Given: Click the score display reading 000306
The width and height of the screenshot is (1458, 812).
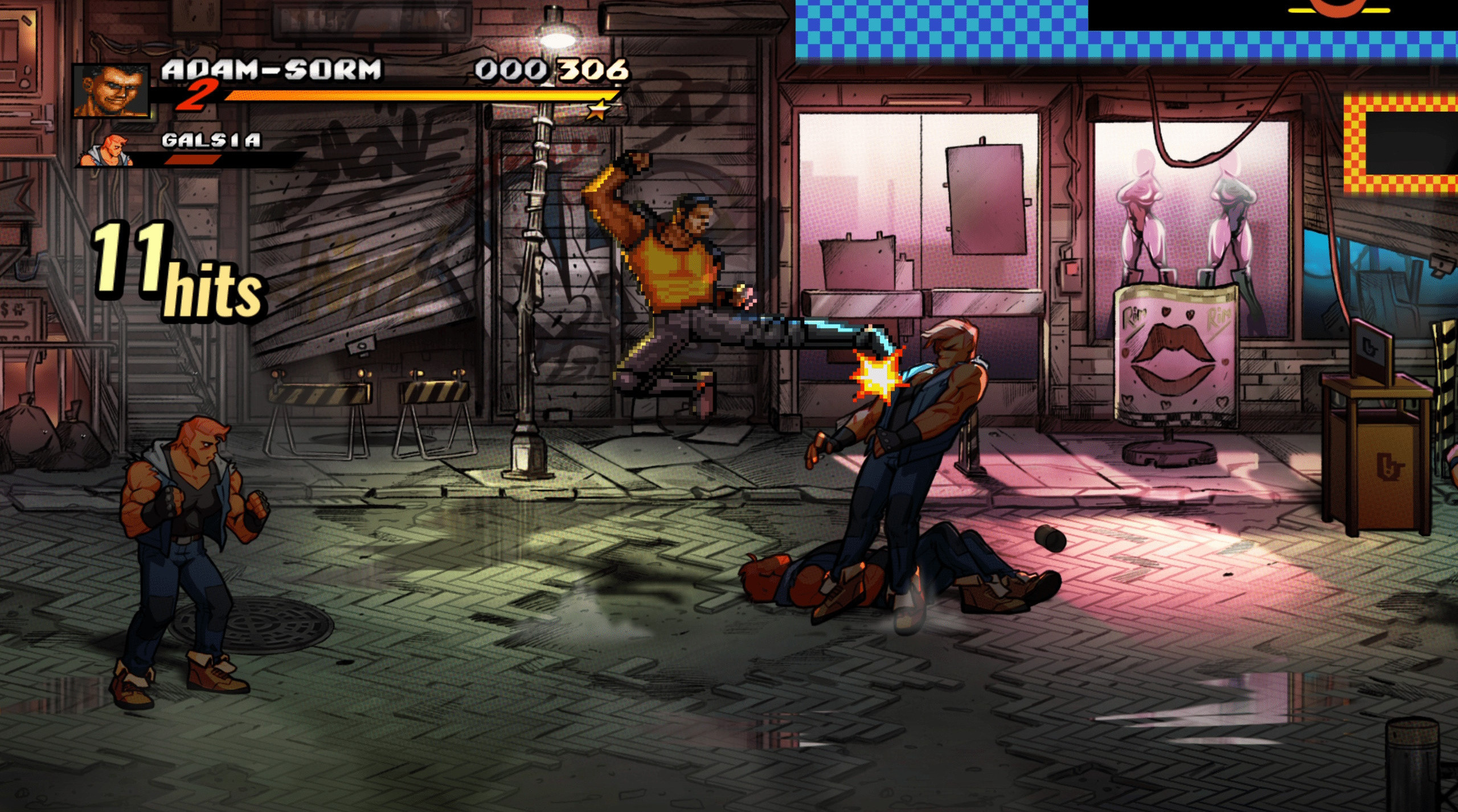Looking at the screenshot, I should tap(550, 70).
